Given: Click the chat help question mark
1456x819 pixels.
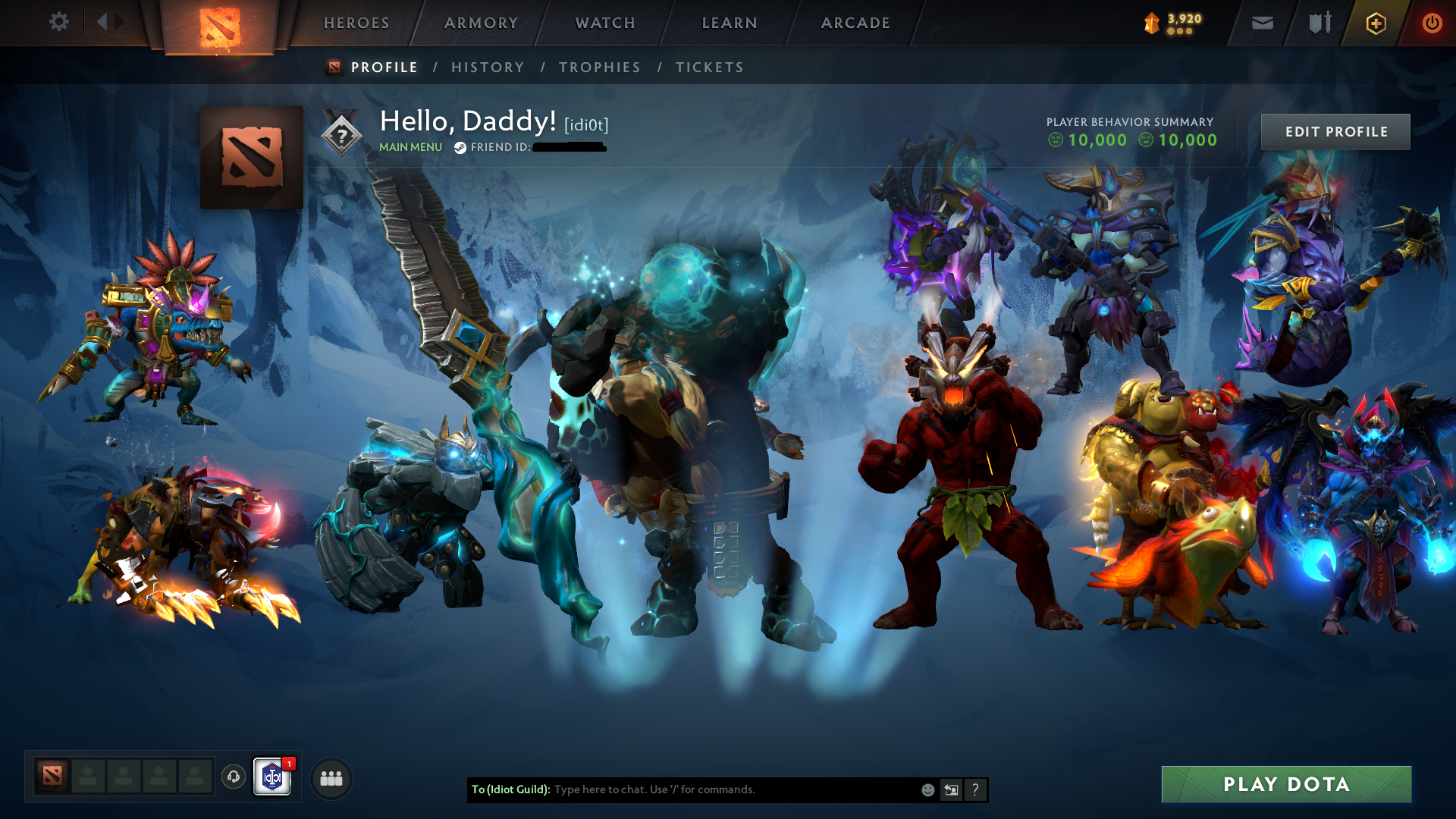Looking at the screenshot, I should pyautogui.click(x=975, y=789).
